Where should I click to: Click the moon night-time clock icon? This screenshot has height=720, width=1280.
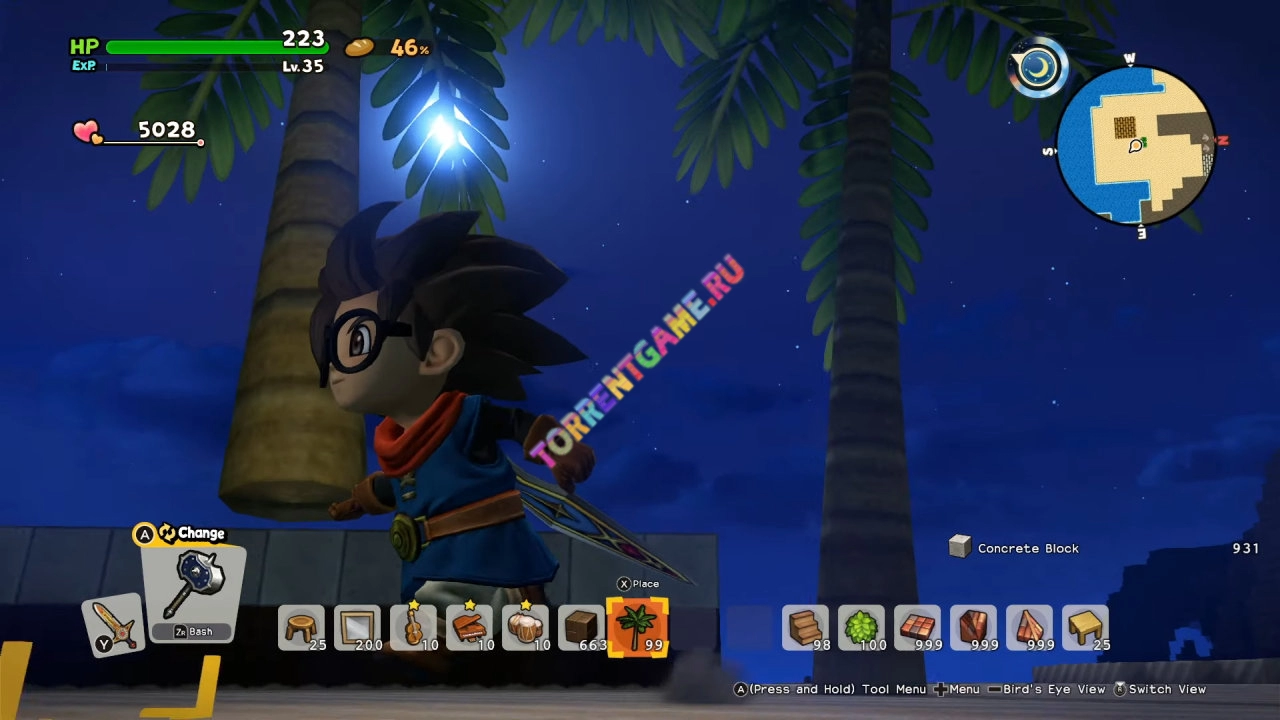[1039, 67]
